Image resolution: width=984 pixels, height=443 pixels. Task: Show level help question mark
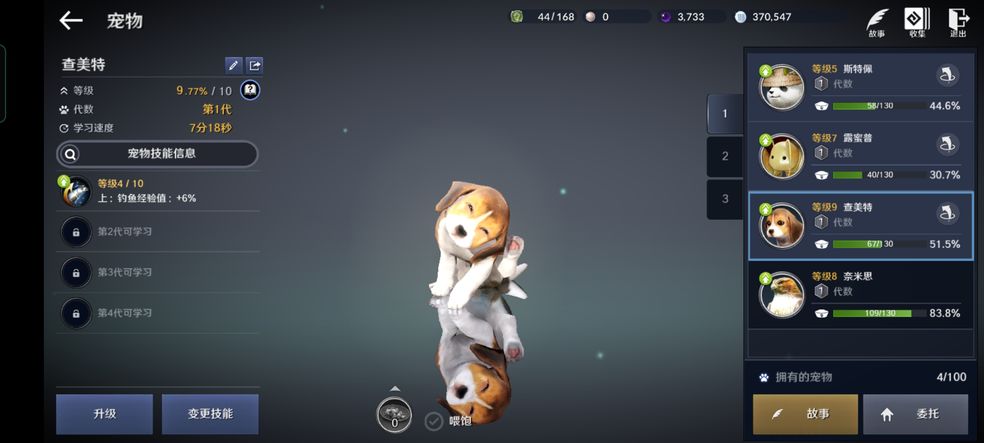tap(250, 90)
